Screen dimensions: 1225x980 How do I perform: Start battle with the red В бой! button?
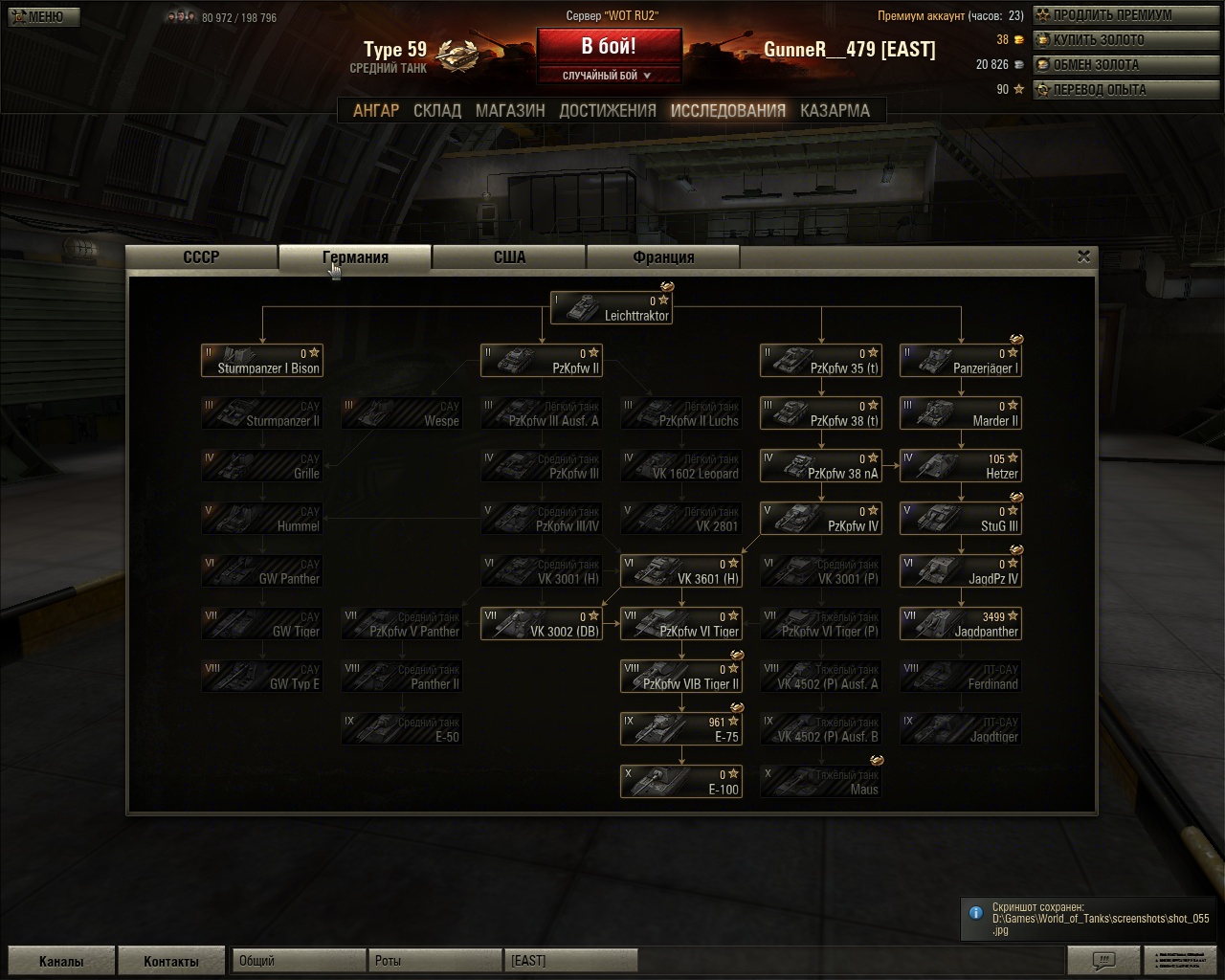click(x=609, y=45)
